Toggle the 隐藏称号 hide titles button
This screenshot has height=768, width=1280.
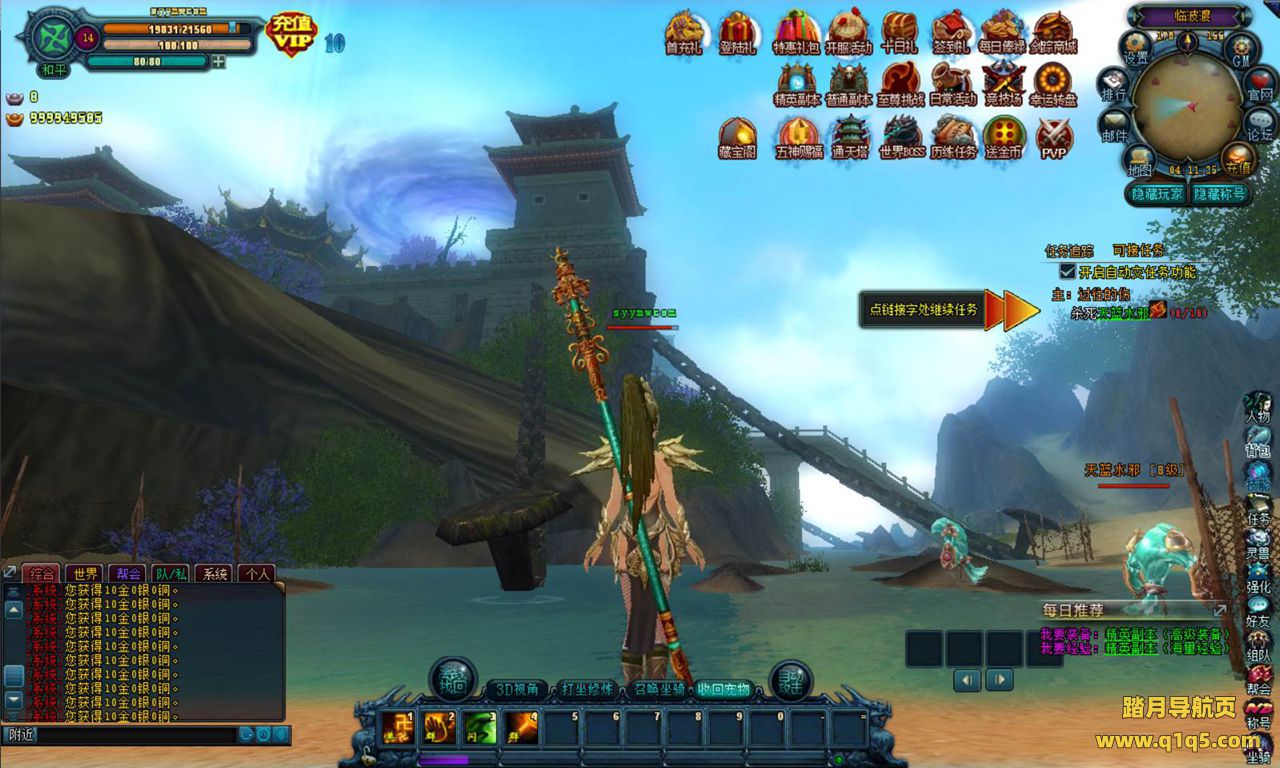point(1219,194)
